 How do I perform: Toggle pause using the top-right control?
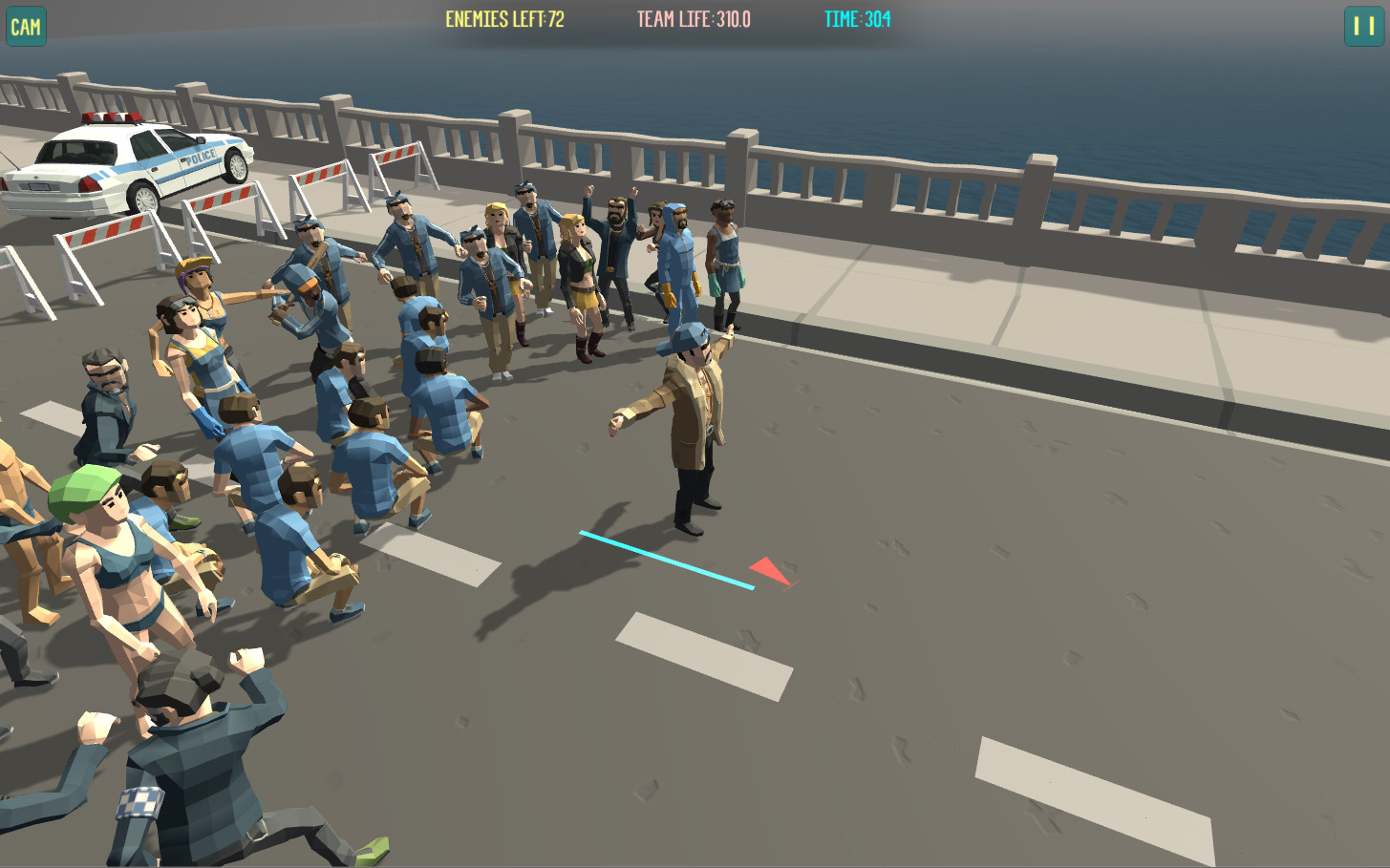tap(1364, 27)
